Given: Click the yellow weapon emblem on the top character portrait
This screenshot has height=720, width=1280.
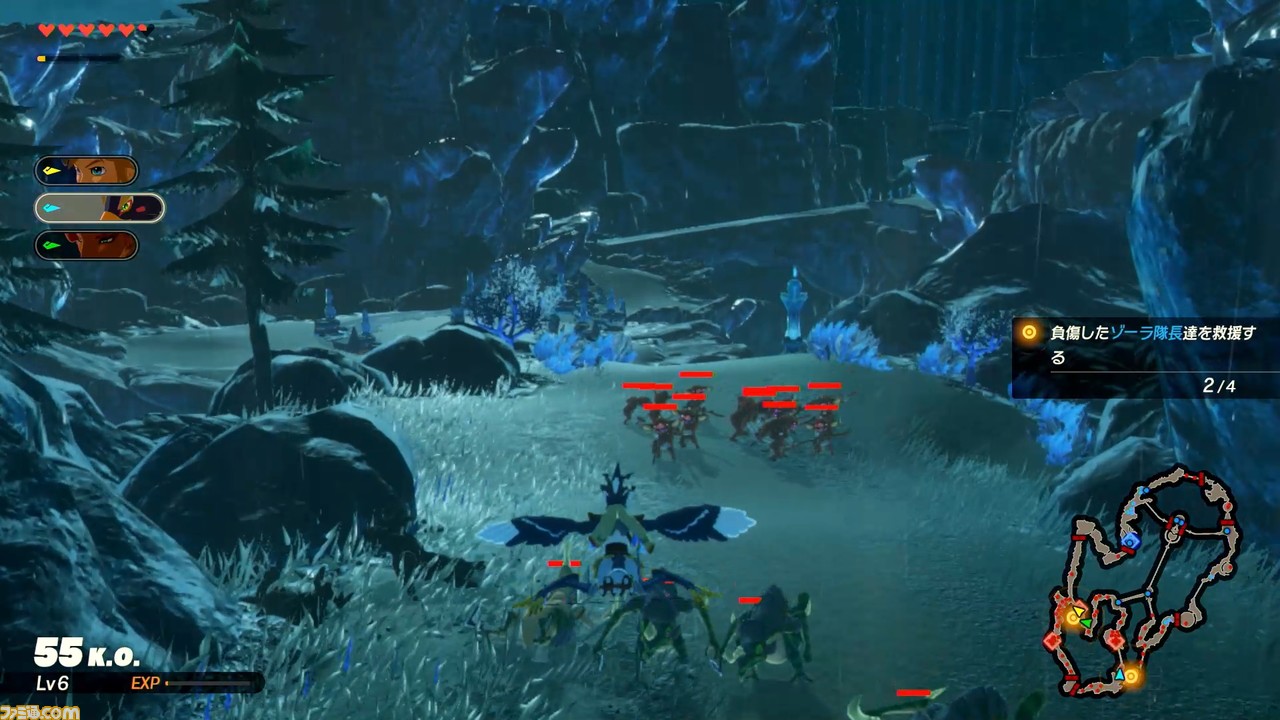Looking at the screenshot, I should click(51, 170).
